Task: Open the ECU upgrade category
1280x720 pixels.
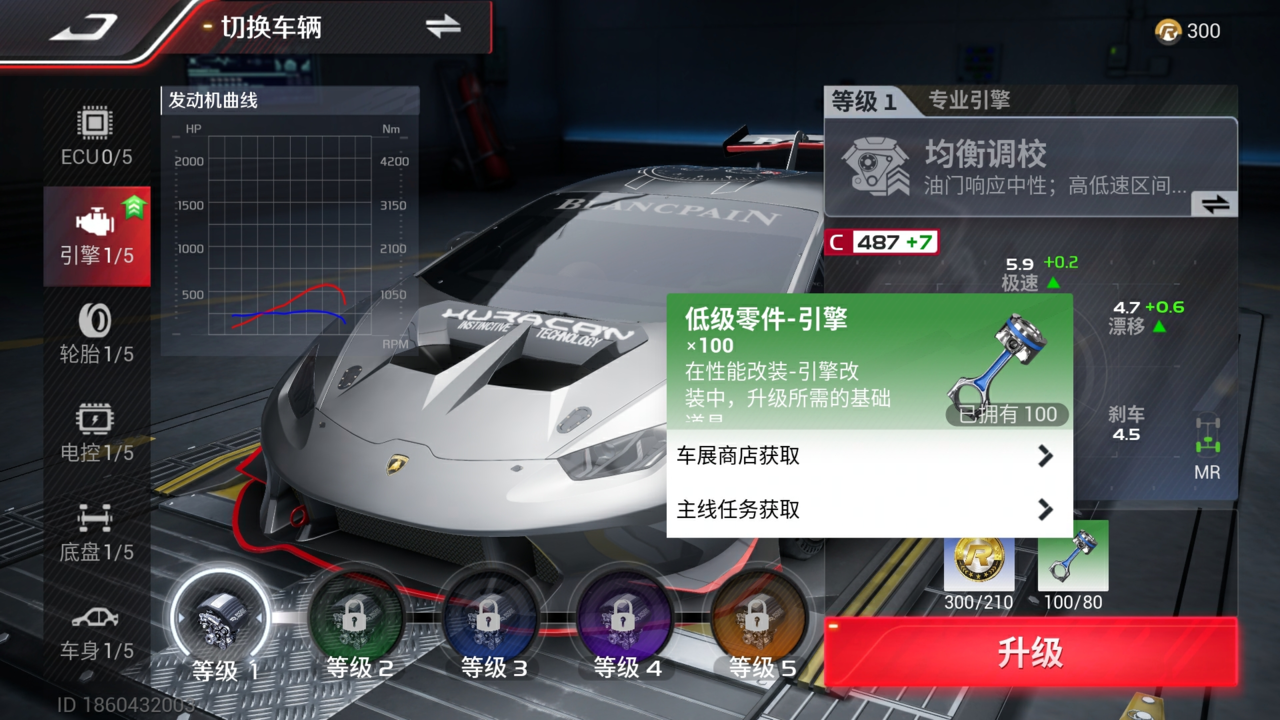Action: [x=95, y=135]
